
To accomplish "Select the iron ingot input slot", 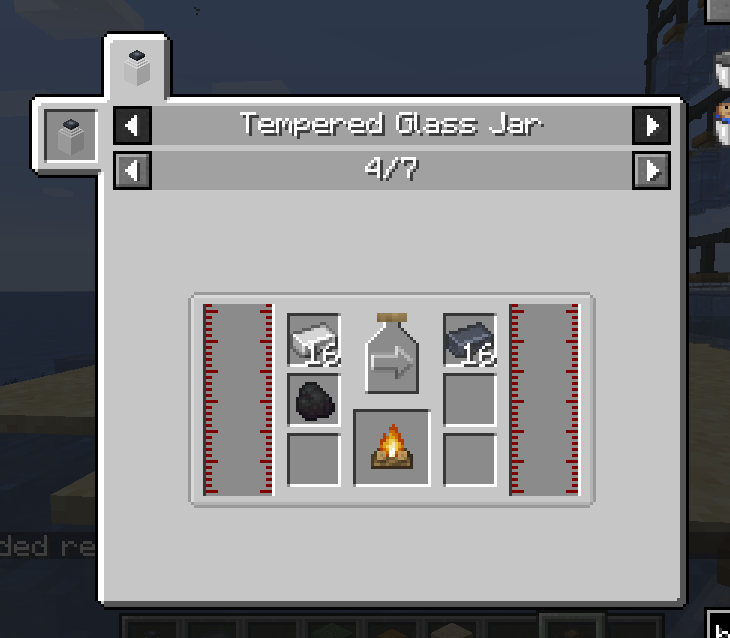I will pos(314,341).
